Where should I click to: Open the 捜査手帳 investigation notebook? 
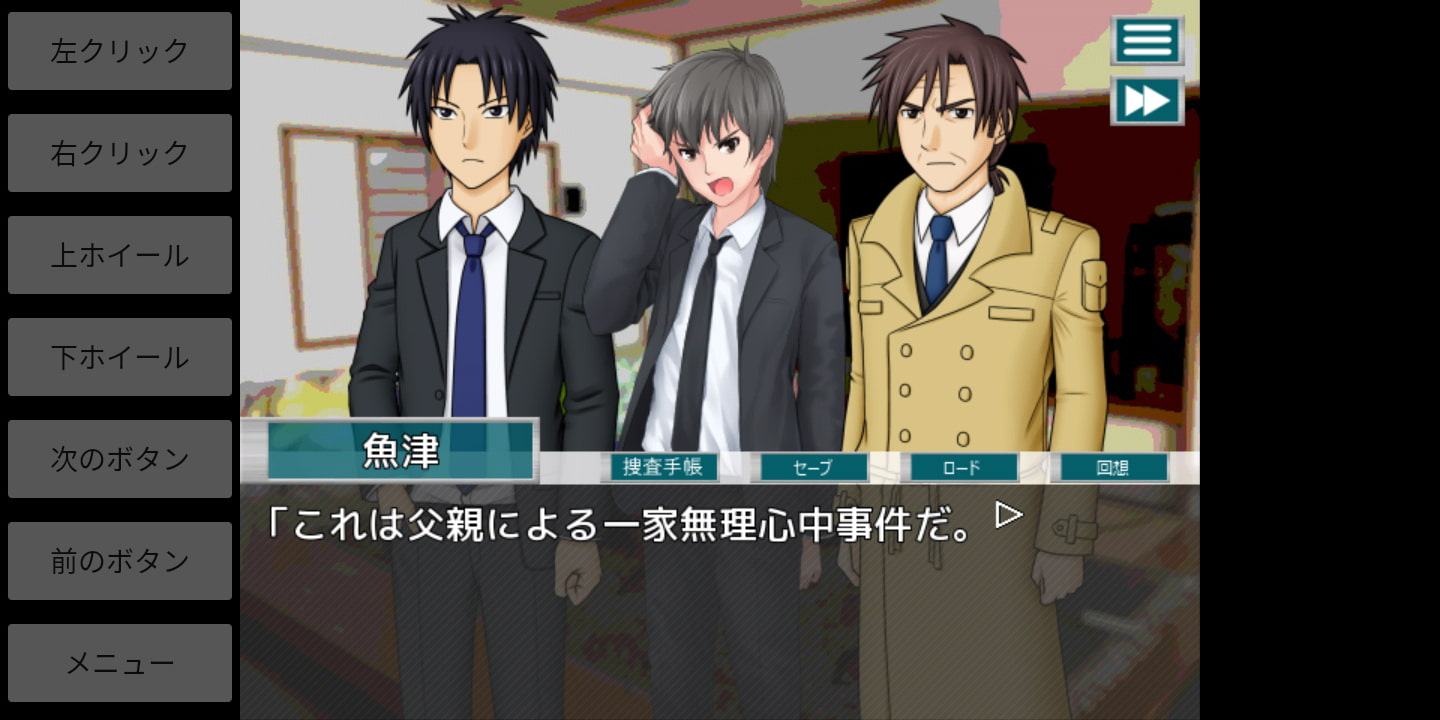click(663, 467)
